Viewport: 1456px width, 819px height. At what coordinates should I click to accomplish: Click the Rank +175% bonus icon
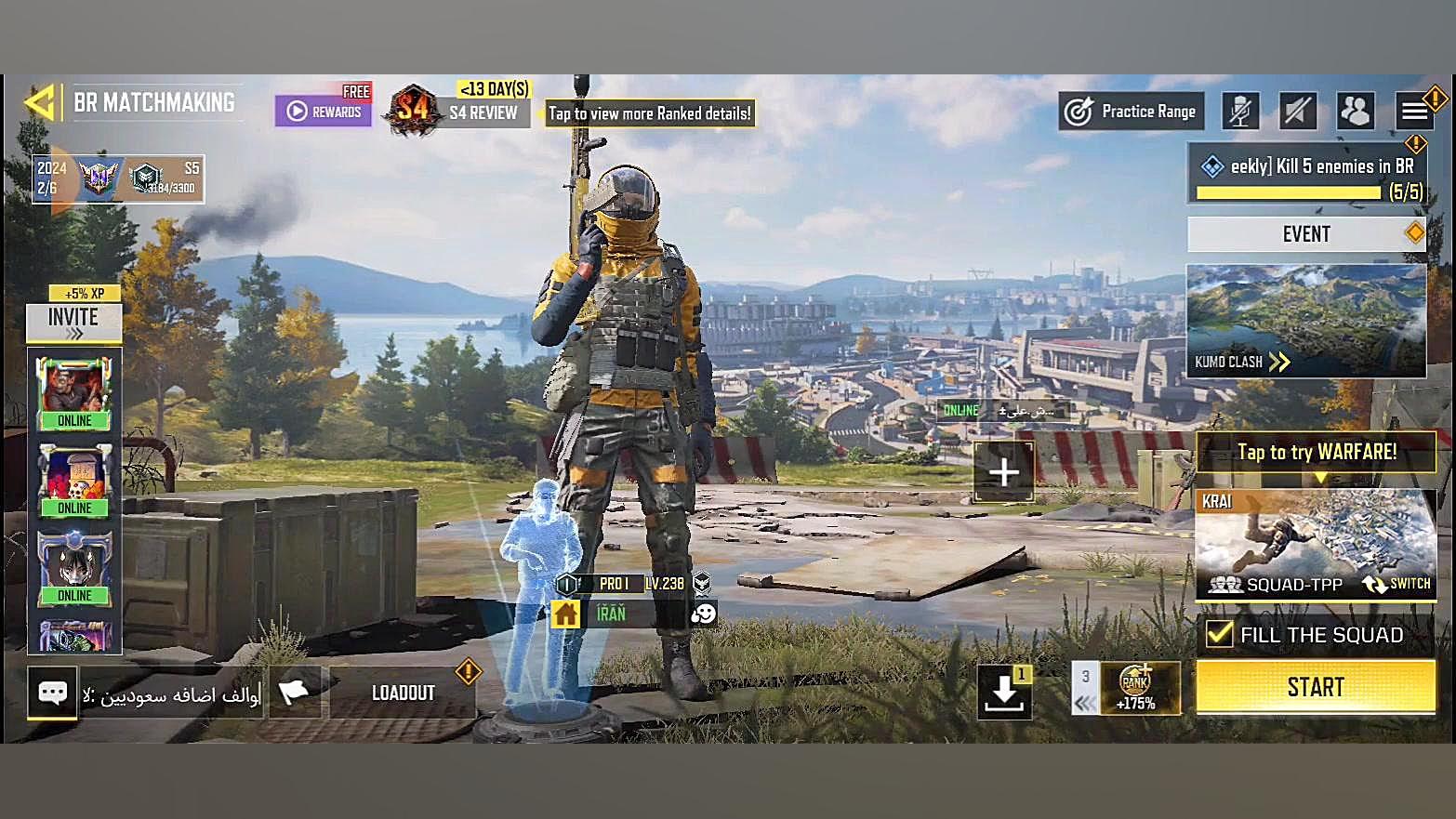pyautogui.click(x=1137, y=689)
